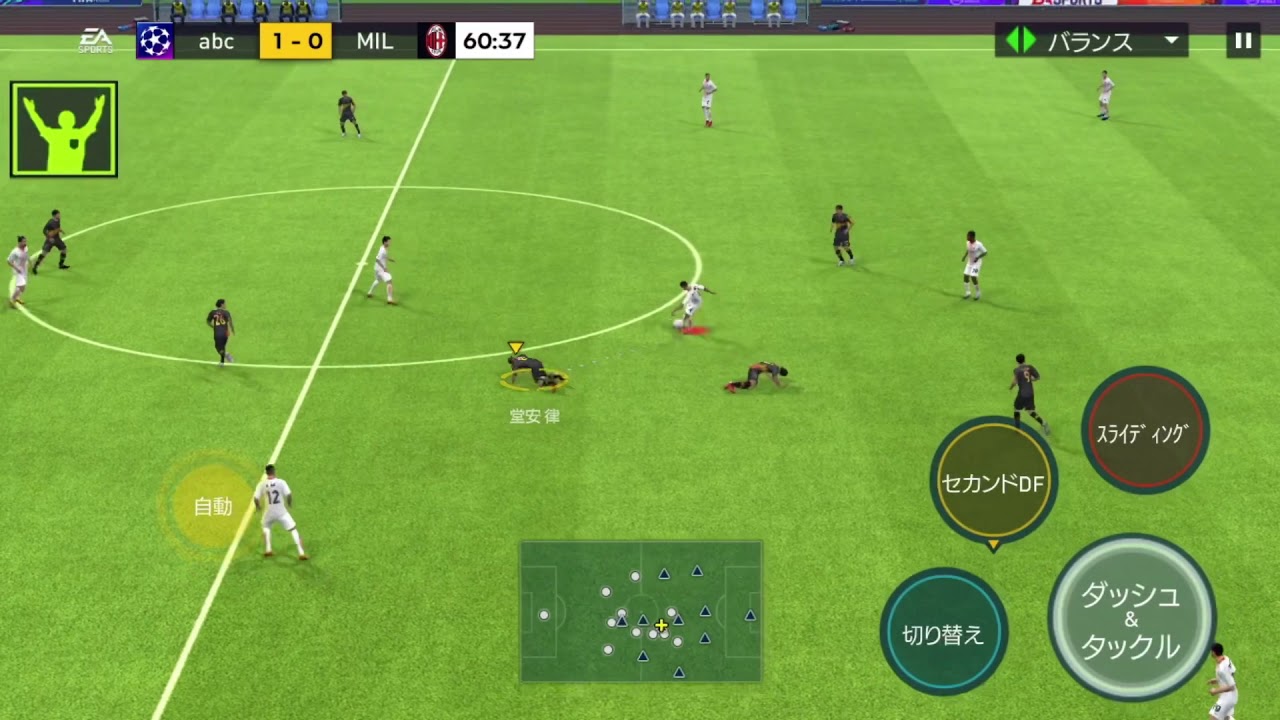Image resolution: width=1280 pixels, height=720 pixels.
Task: Click the 自動 movement joystick ring
Action: click(213, 507)
